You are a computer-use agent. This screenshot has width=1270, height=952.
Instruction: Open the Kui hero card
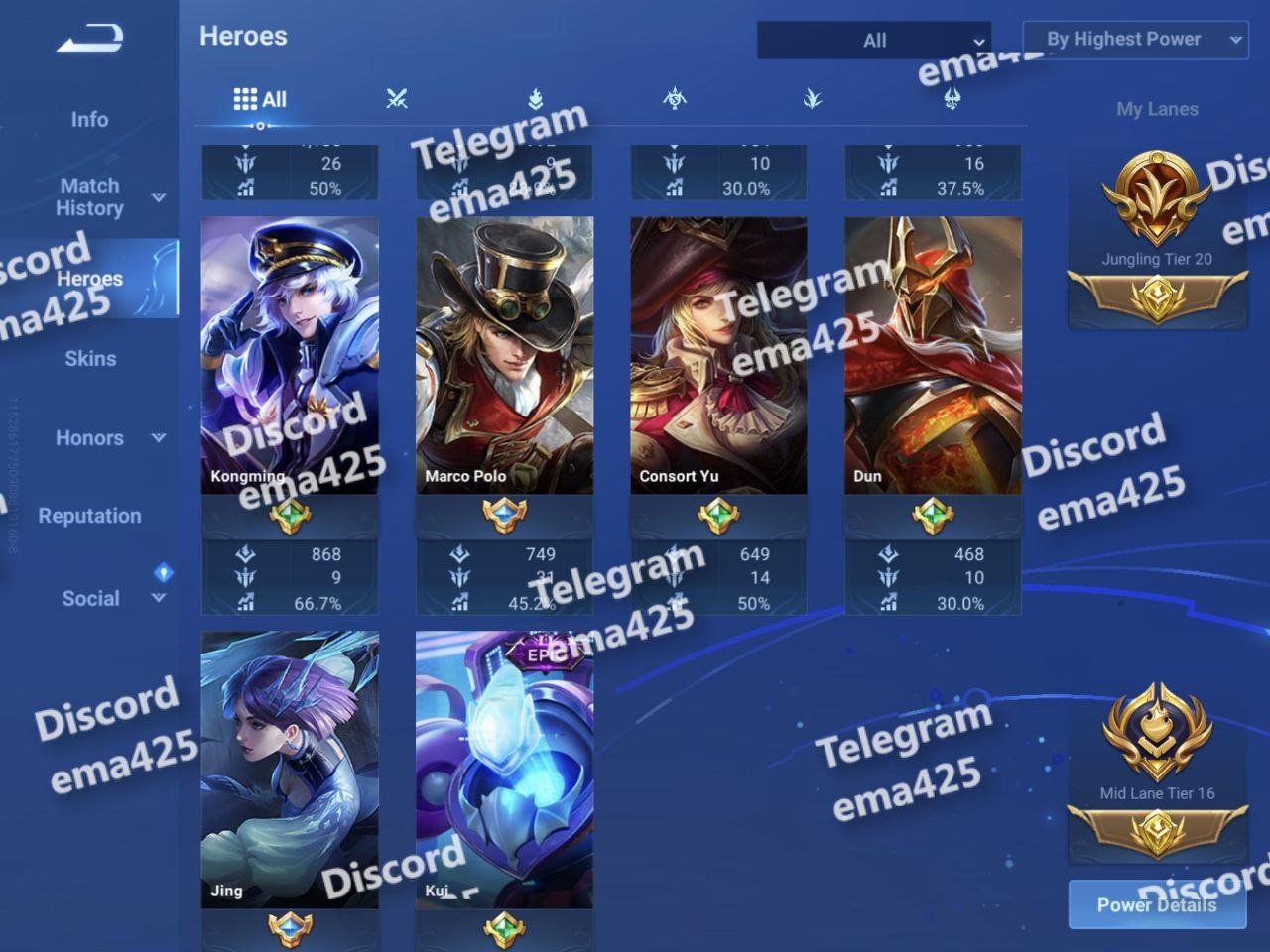tap(504, 770)
